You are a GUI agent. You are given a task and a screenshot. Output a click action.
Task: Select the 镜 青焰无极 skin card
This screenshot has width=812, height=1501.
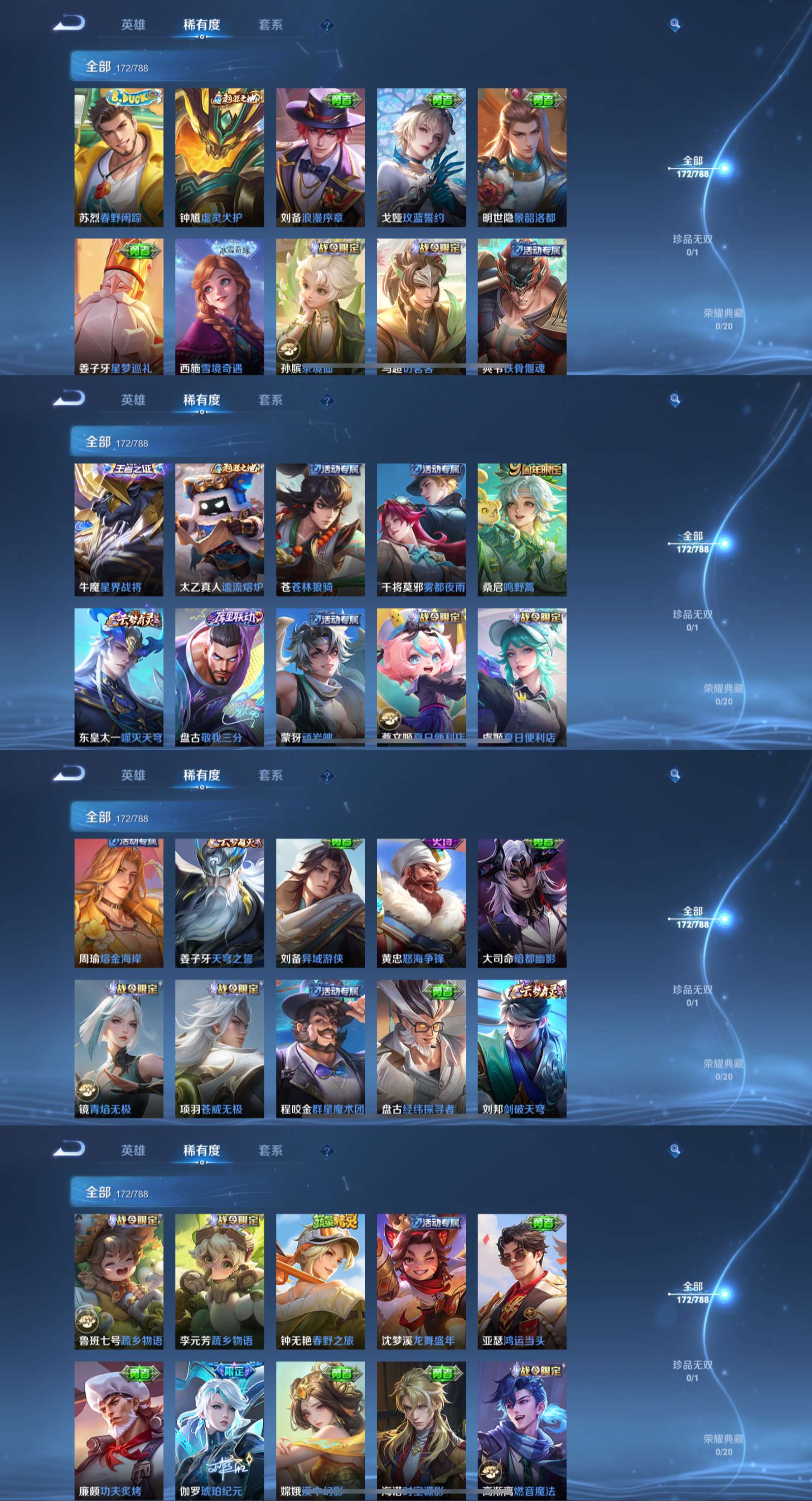point(119,1048)
